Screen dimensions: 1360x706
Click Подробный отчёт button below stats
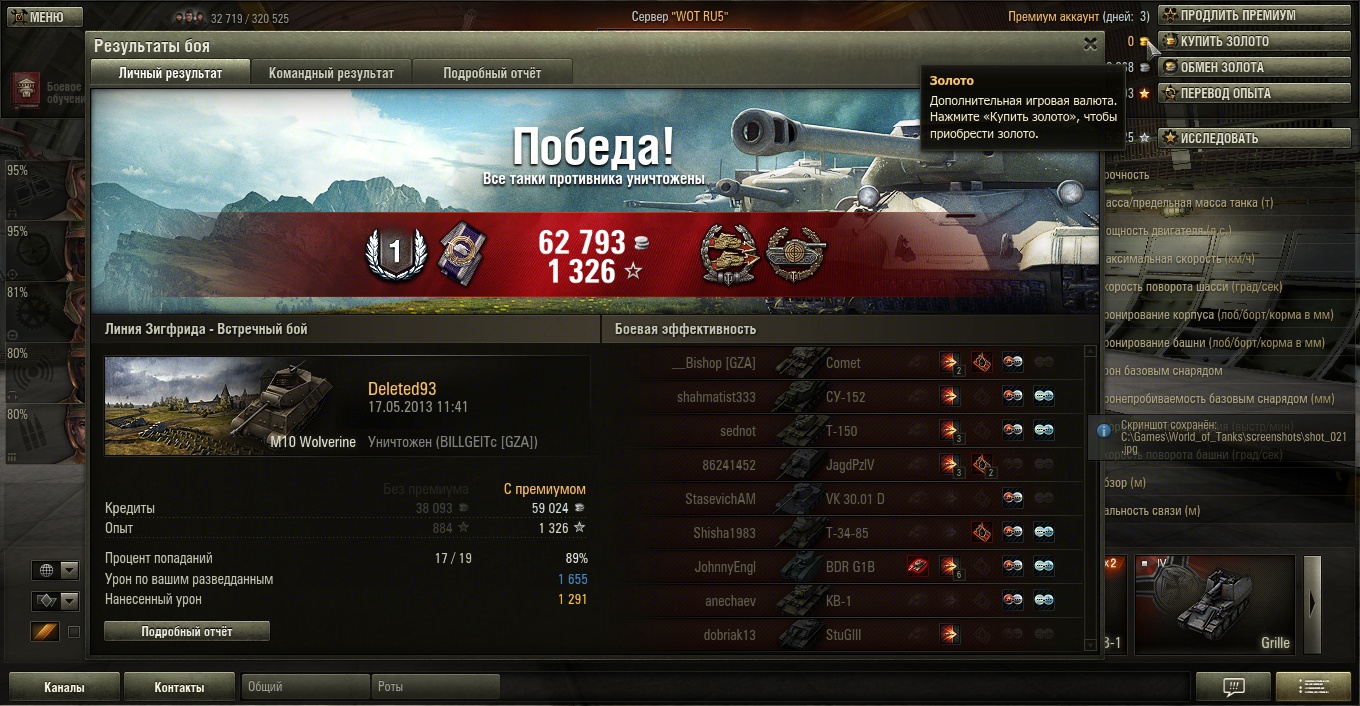tap(187, 631)
